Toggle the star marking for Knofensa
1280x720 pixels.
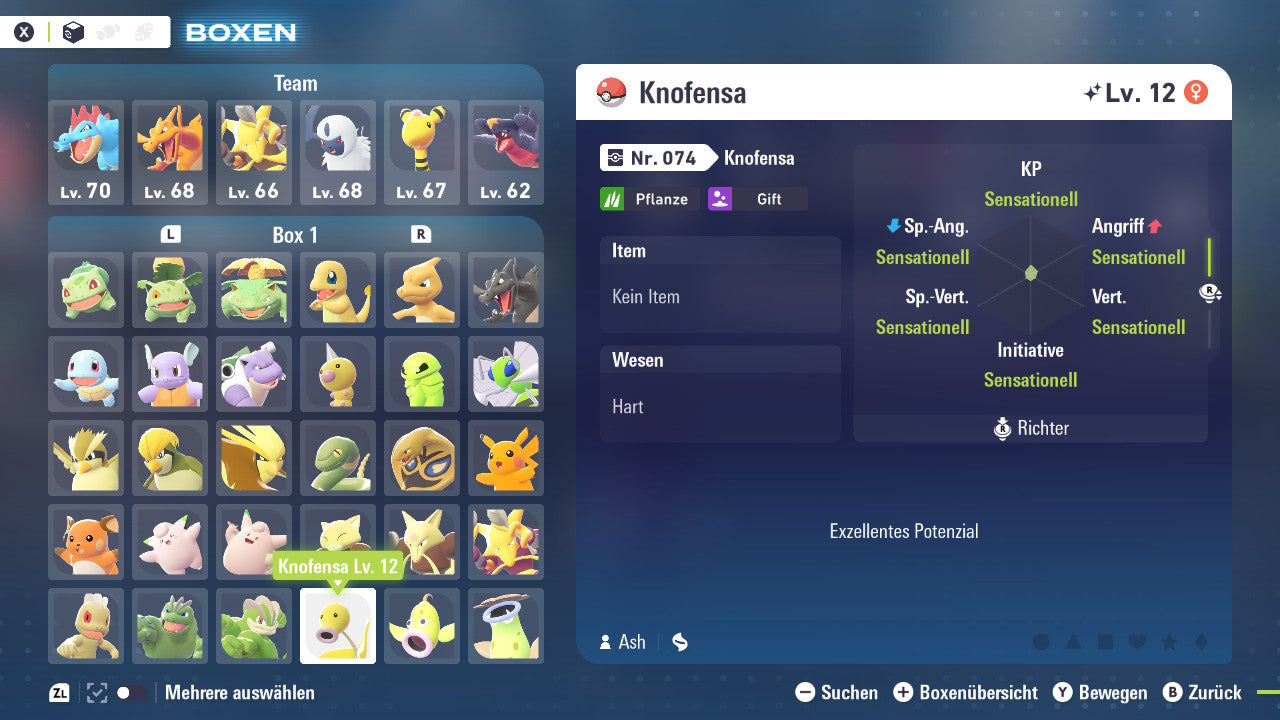(x=1167, y=641)
